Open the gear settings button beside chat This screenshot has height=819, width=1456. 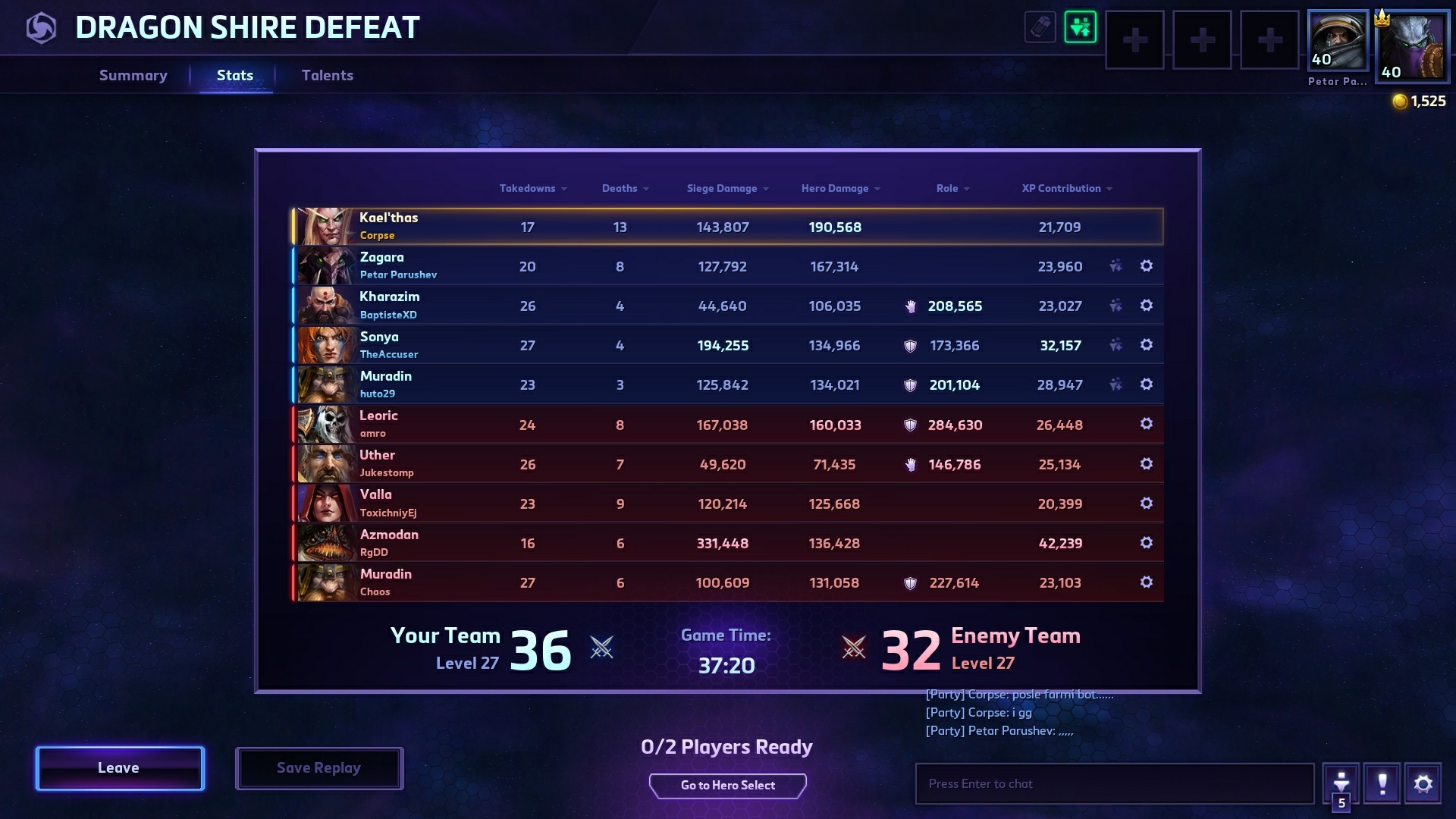coord(1423,783)
